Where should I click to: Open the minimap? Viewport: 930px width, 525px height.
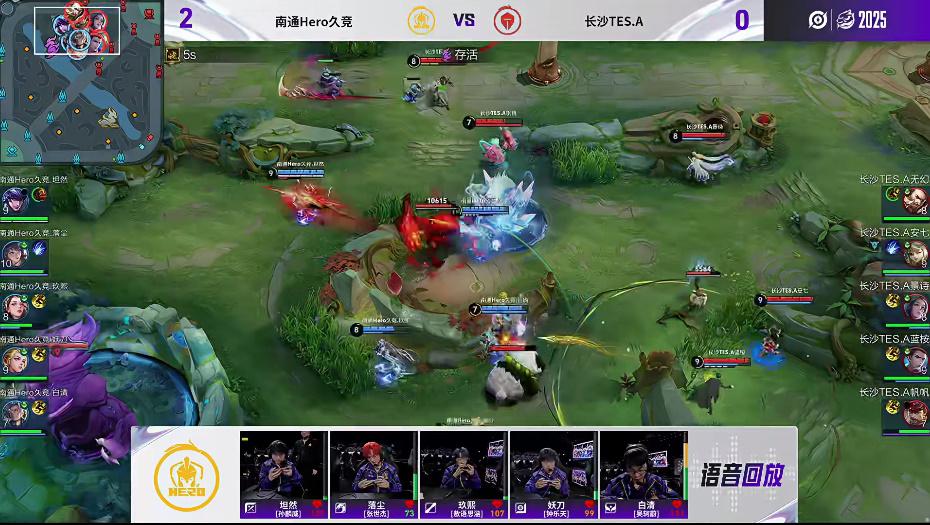coord(80,80)
